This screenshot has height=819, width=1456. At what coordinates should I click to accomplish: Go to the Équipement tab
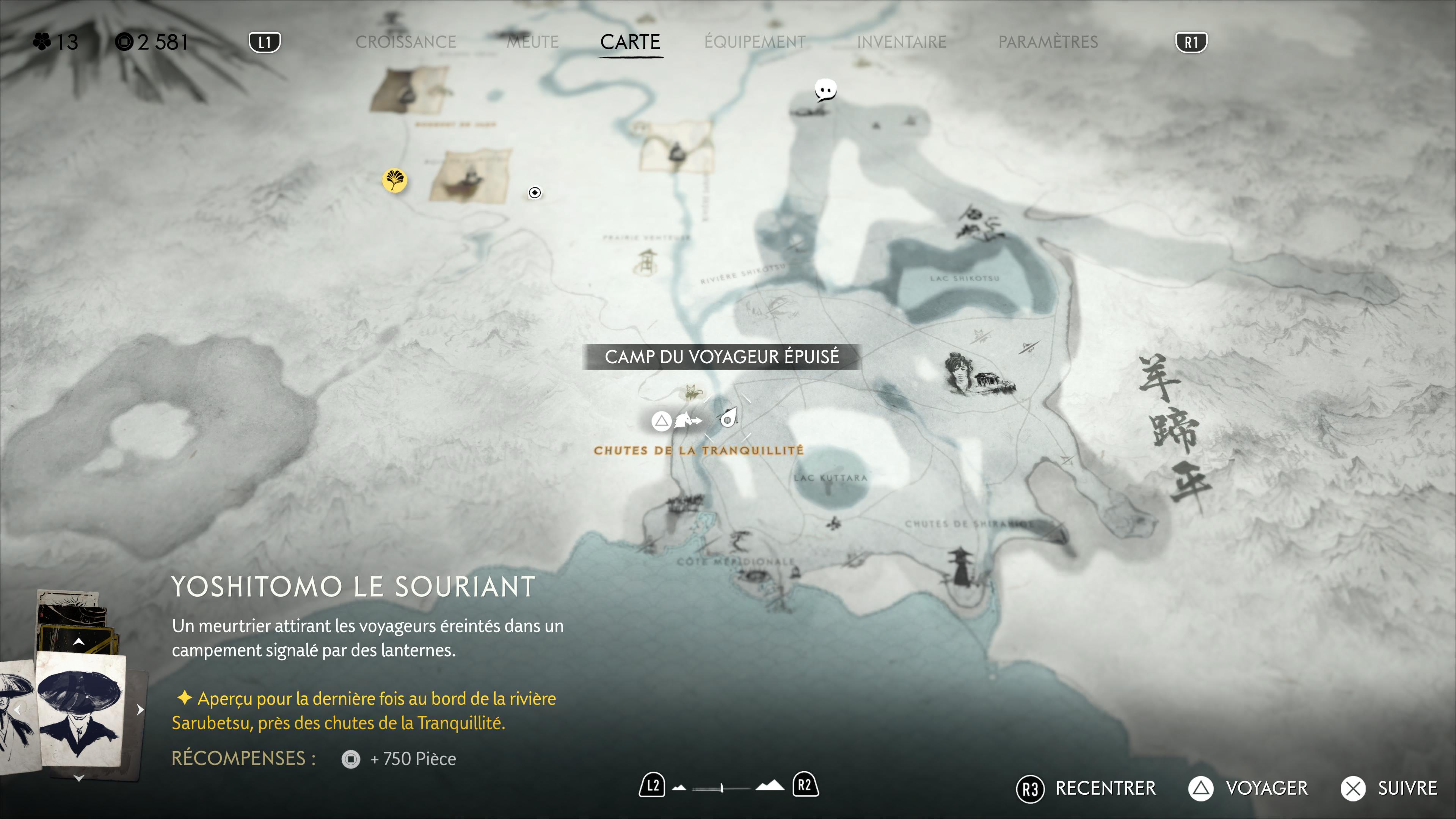click(755, 42)
